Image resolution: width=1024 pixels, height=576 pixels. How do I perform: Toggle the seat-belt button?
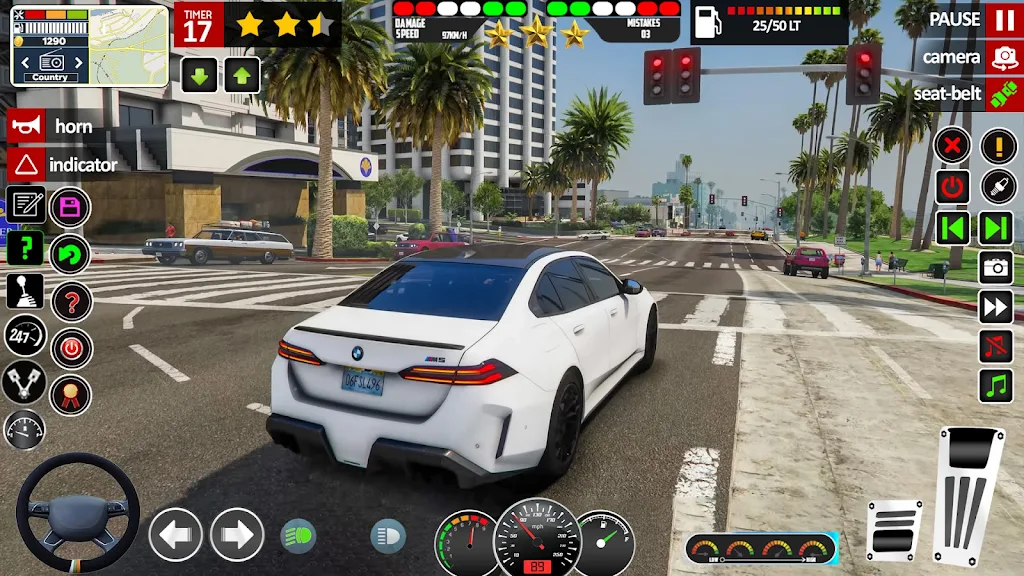(x=1001, y=94)
